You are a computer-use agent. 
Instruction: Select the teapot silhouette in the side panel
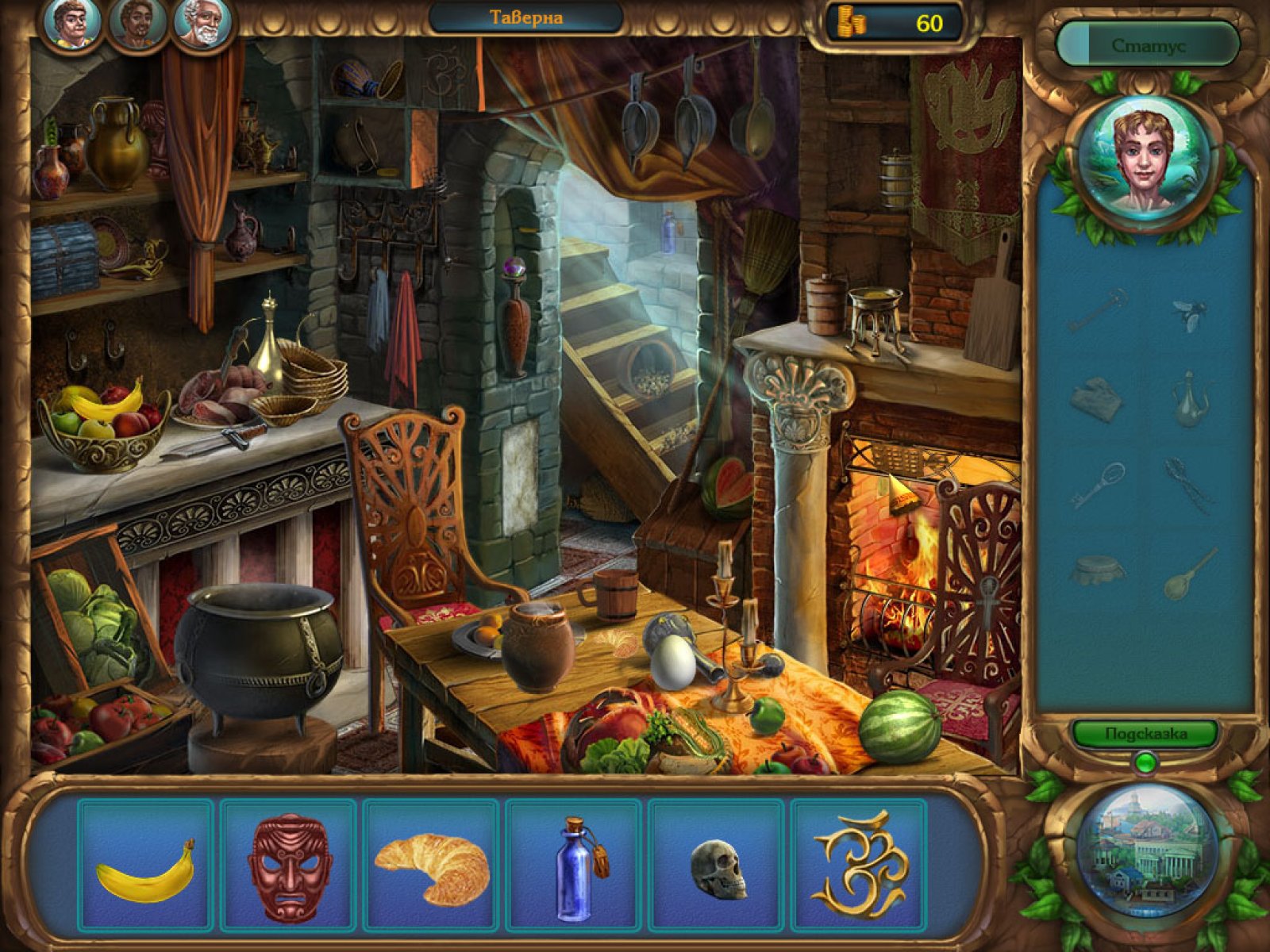click(1190, 399)
